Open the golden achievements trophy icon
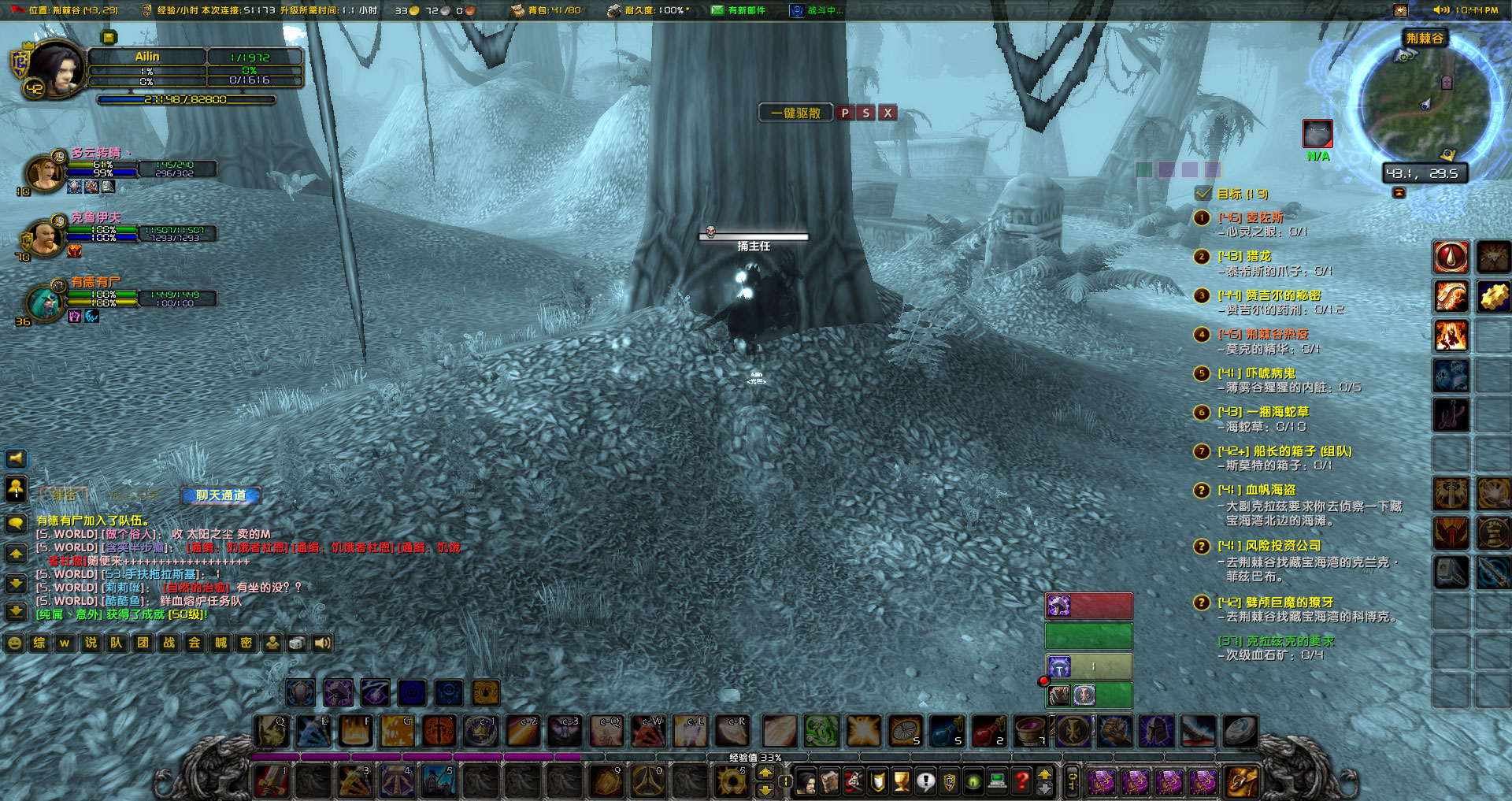Viewport: 1512px width, 801px height. click(902, 780)
